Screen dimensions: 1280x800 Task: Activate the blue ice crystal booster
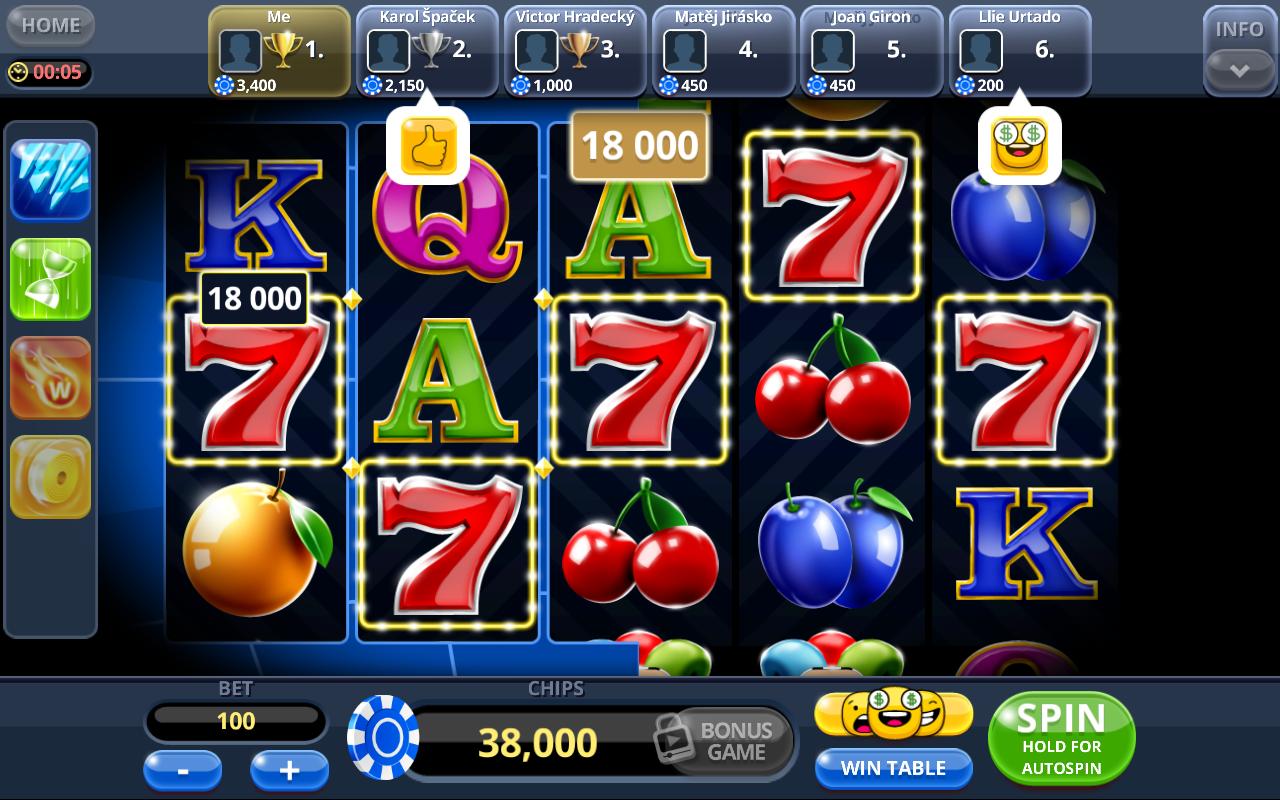tap(50, 178)
